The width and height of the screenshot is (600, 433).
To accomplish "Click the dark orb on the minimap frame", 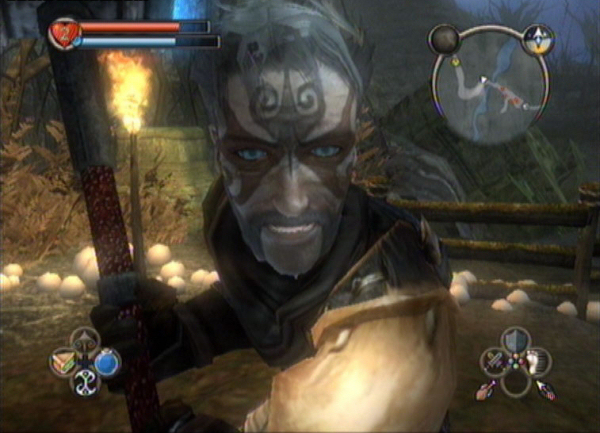I will point(442,39).
